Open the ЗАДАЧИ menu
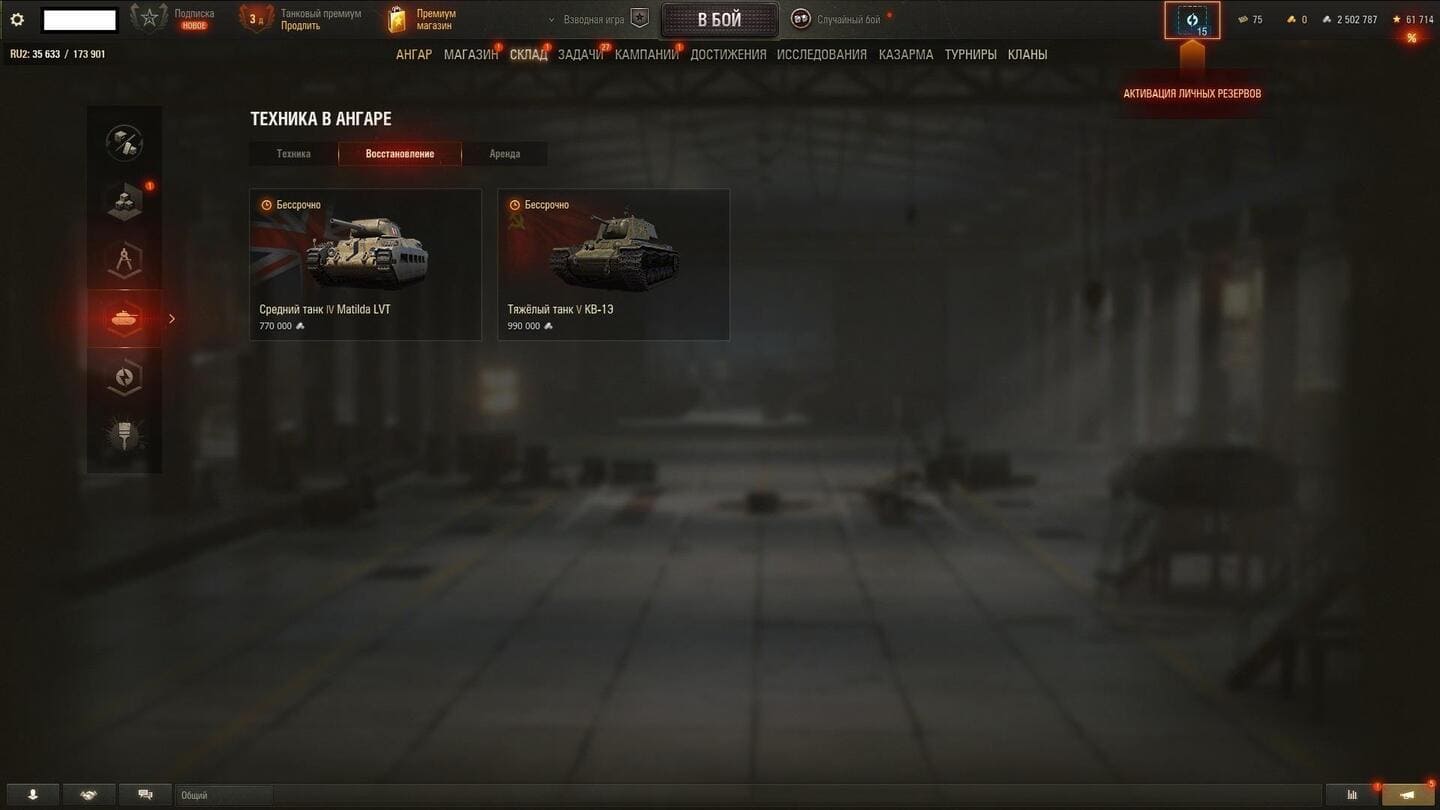 (x=580, y=55)
